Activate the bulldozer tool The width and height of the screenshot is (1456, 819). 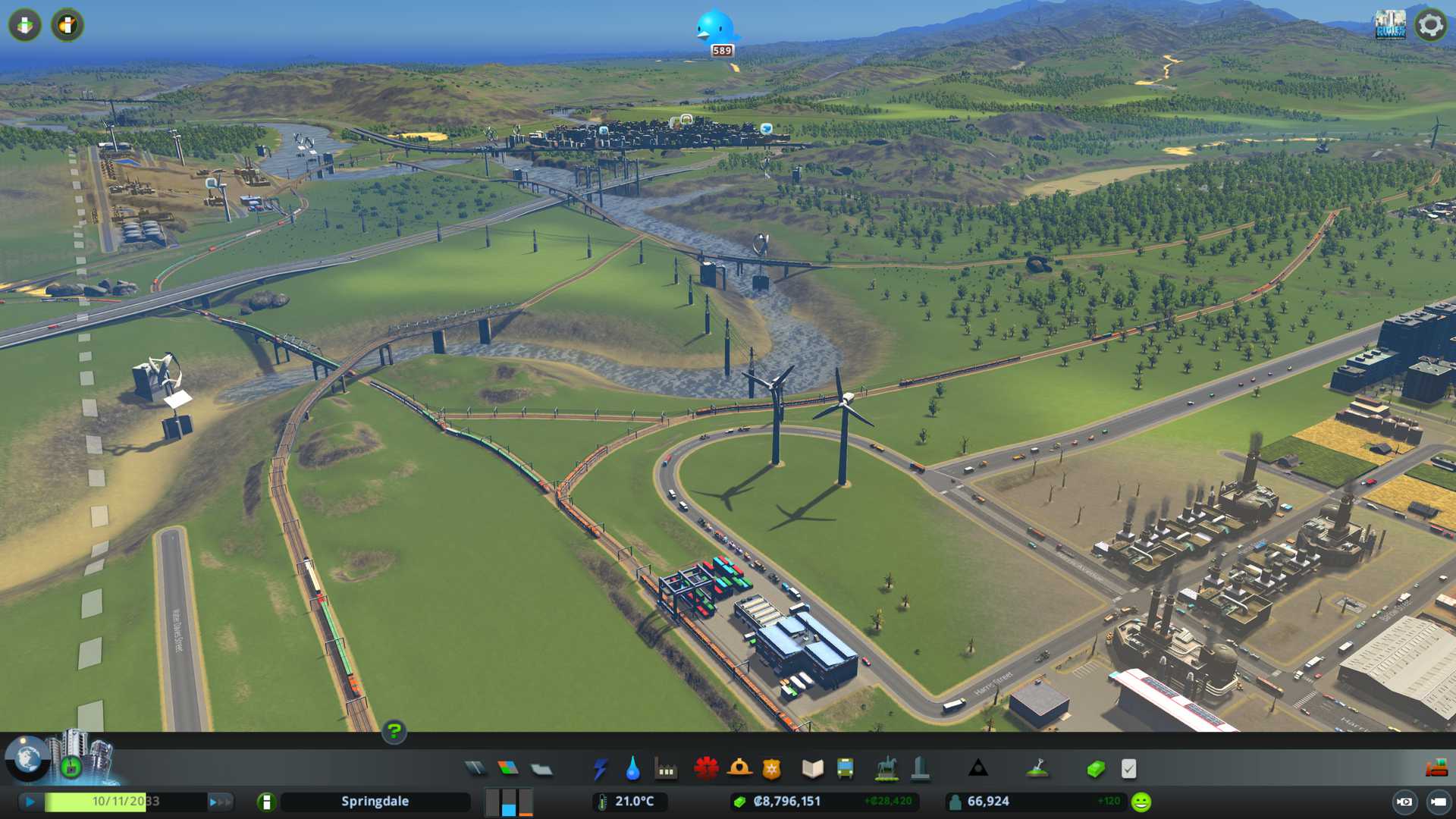coord(1436,769)
